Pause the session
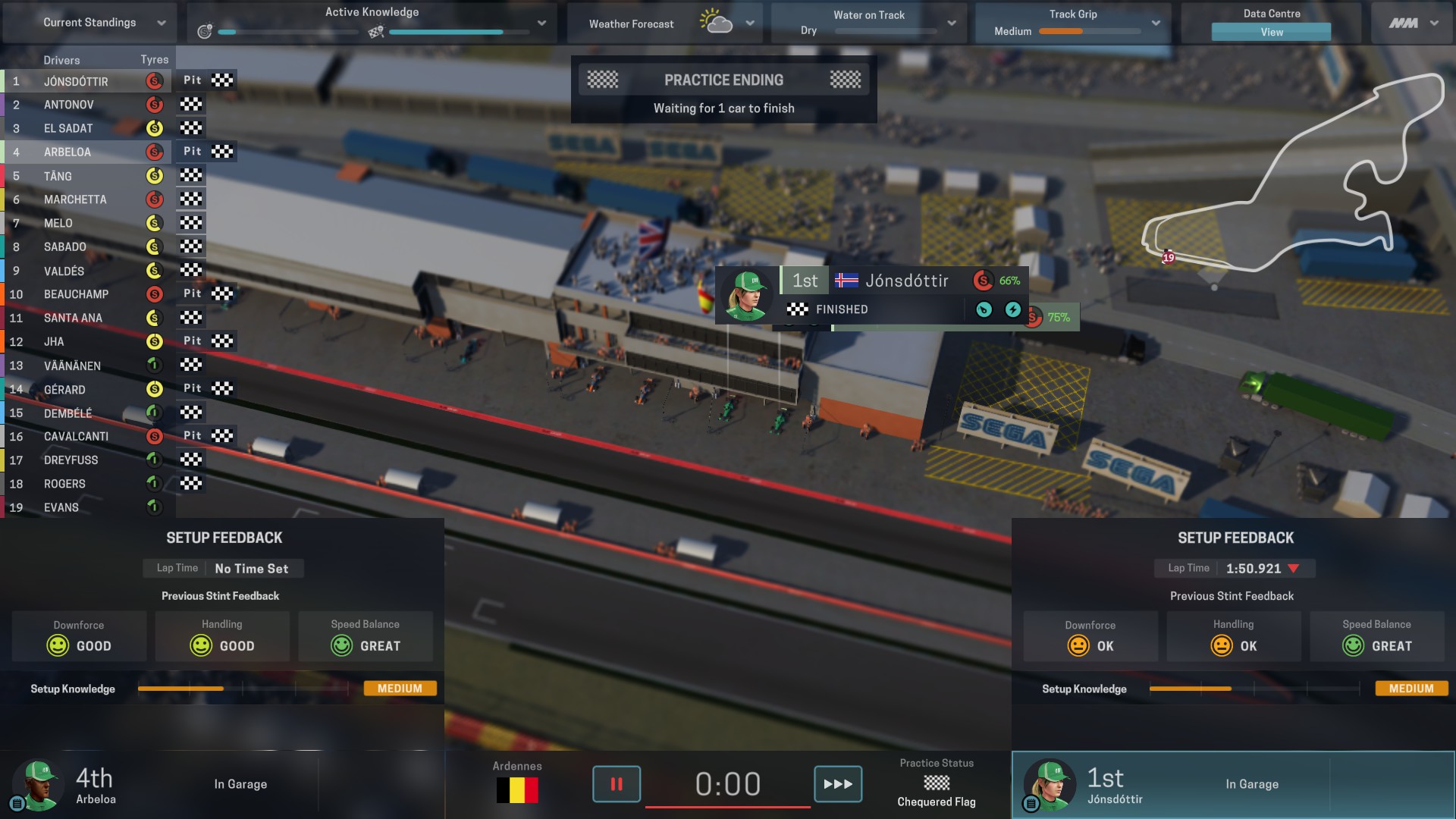This screenshot has width=1456, height=819. point(616,784)
